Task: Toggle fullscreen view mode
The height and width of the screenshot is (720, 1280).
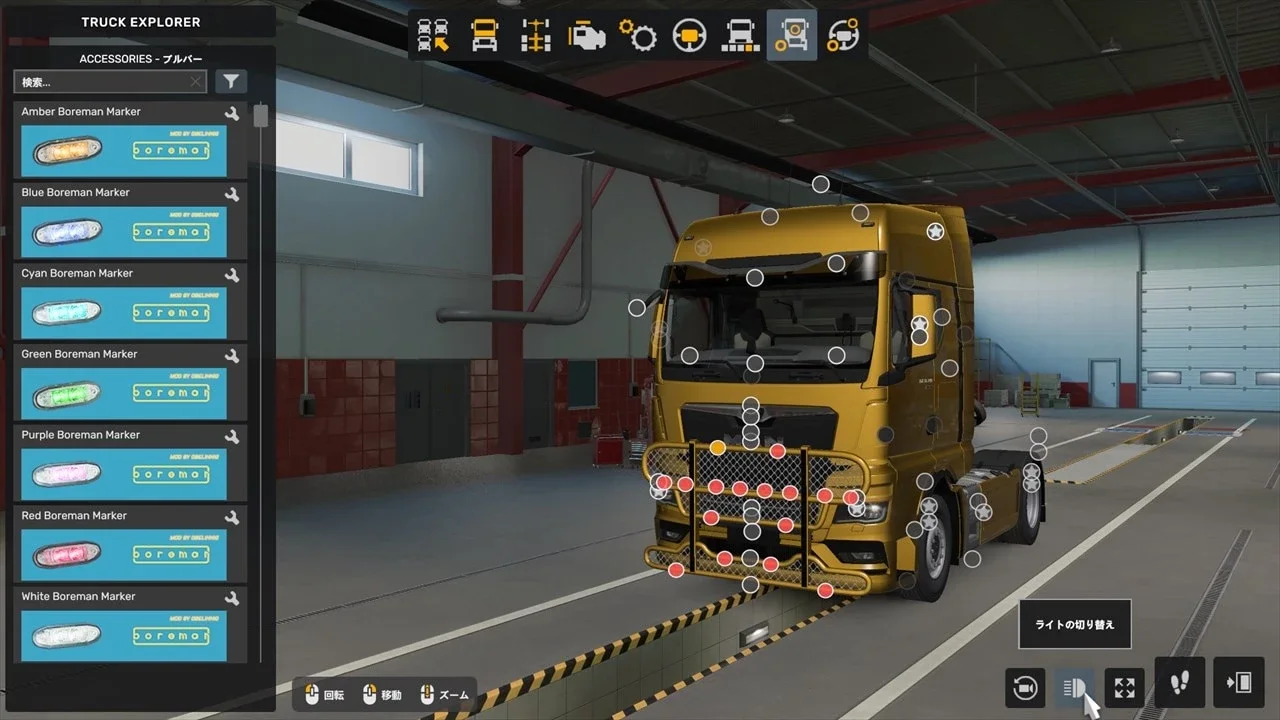Action: [x=1124, y=687]
